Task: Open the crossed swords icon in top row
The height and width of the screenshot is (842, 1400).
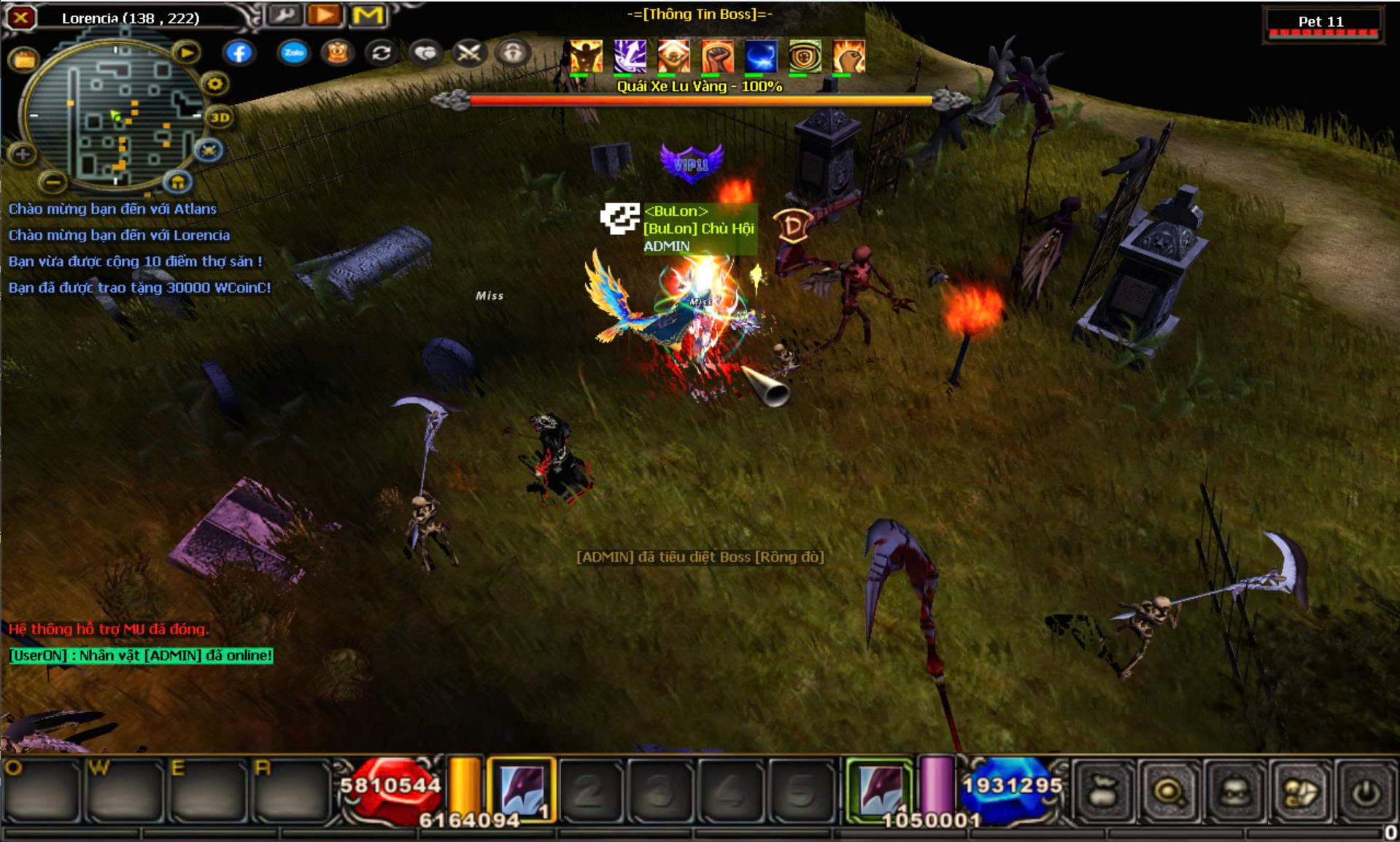Action: pos(468,53)
